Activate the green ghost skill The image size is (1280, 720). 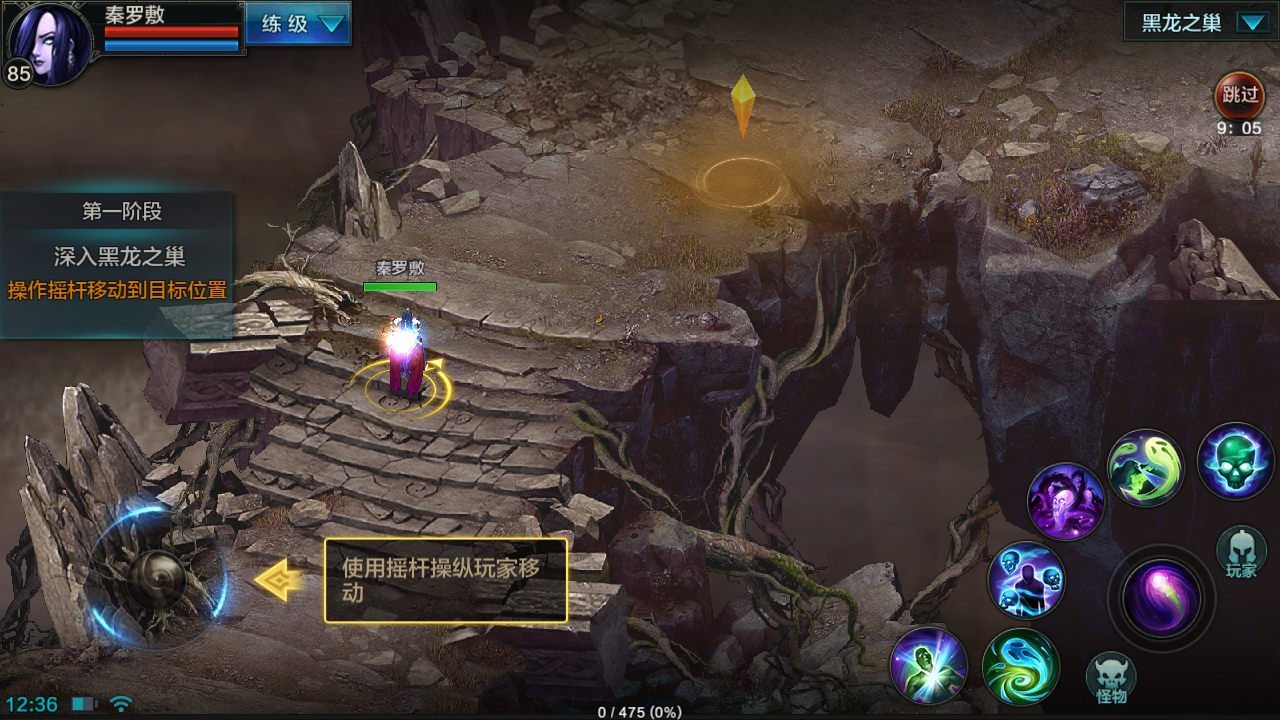1146,467
